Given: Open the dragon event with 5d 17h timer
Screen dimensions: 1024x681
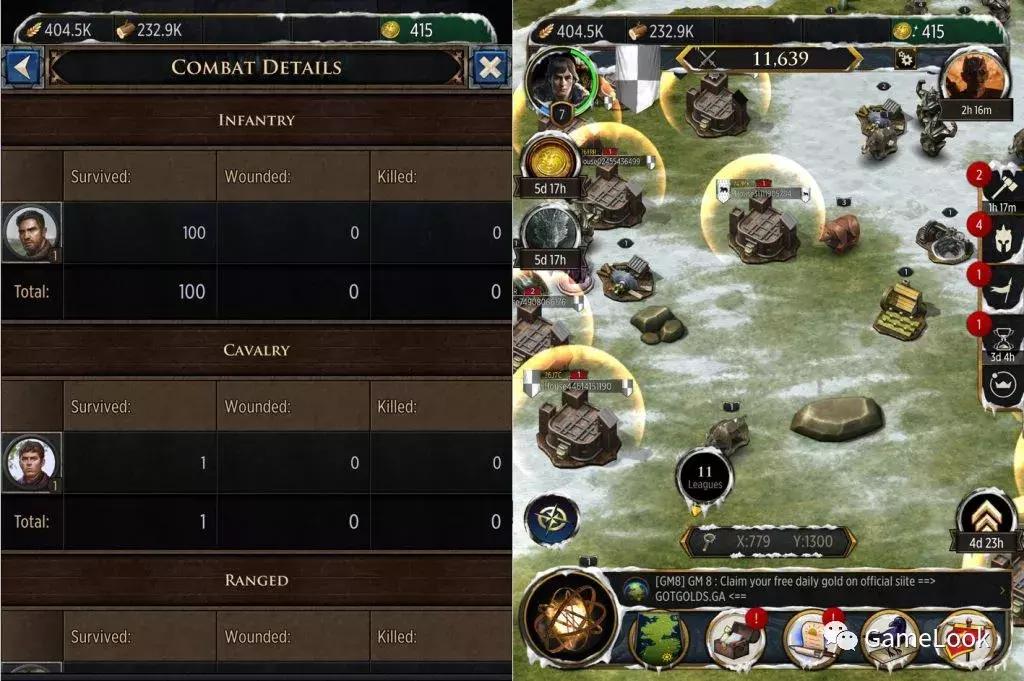Looking at the screenshot, I should [549, 232].
